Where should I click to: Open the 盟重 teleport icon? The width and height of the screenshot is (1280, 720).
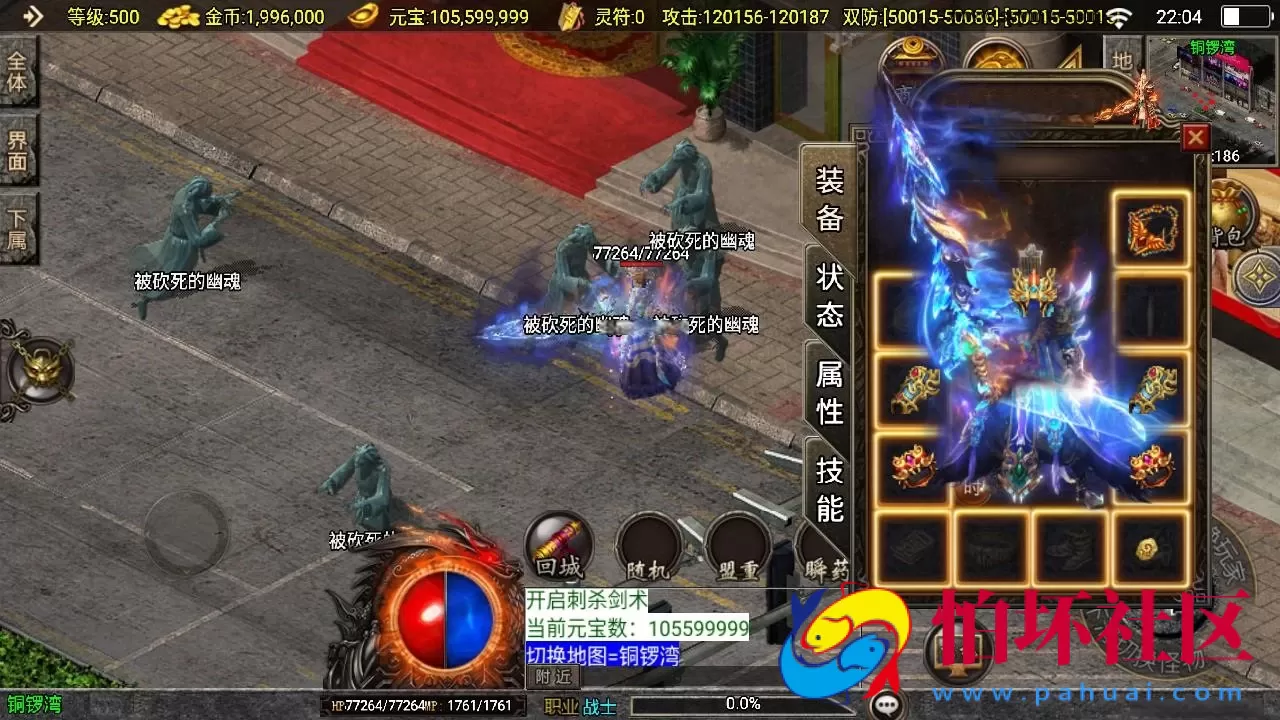(737, 546)
